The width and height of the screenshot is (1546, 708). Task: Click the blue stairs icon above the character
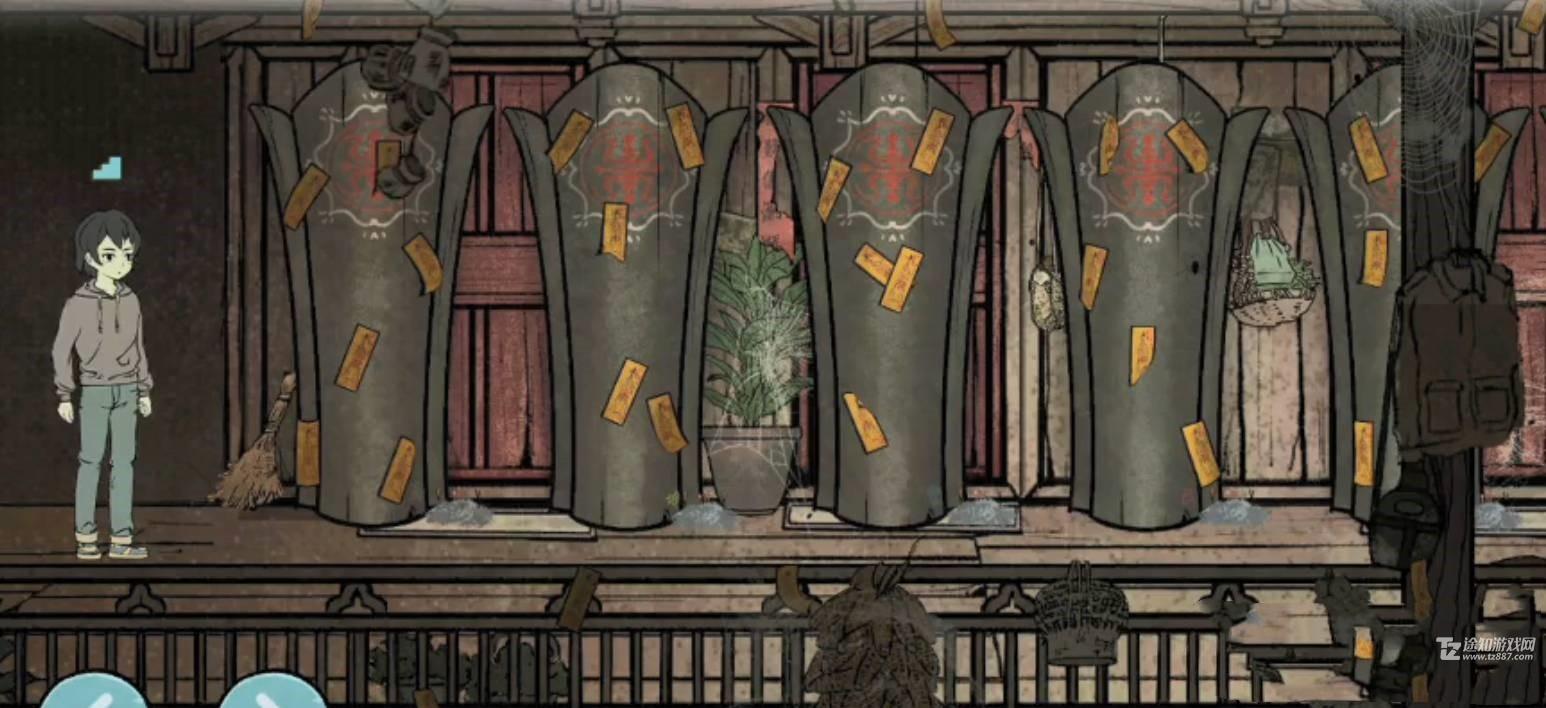point(107,168)
